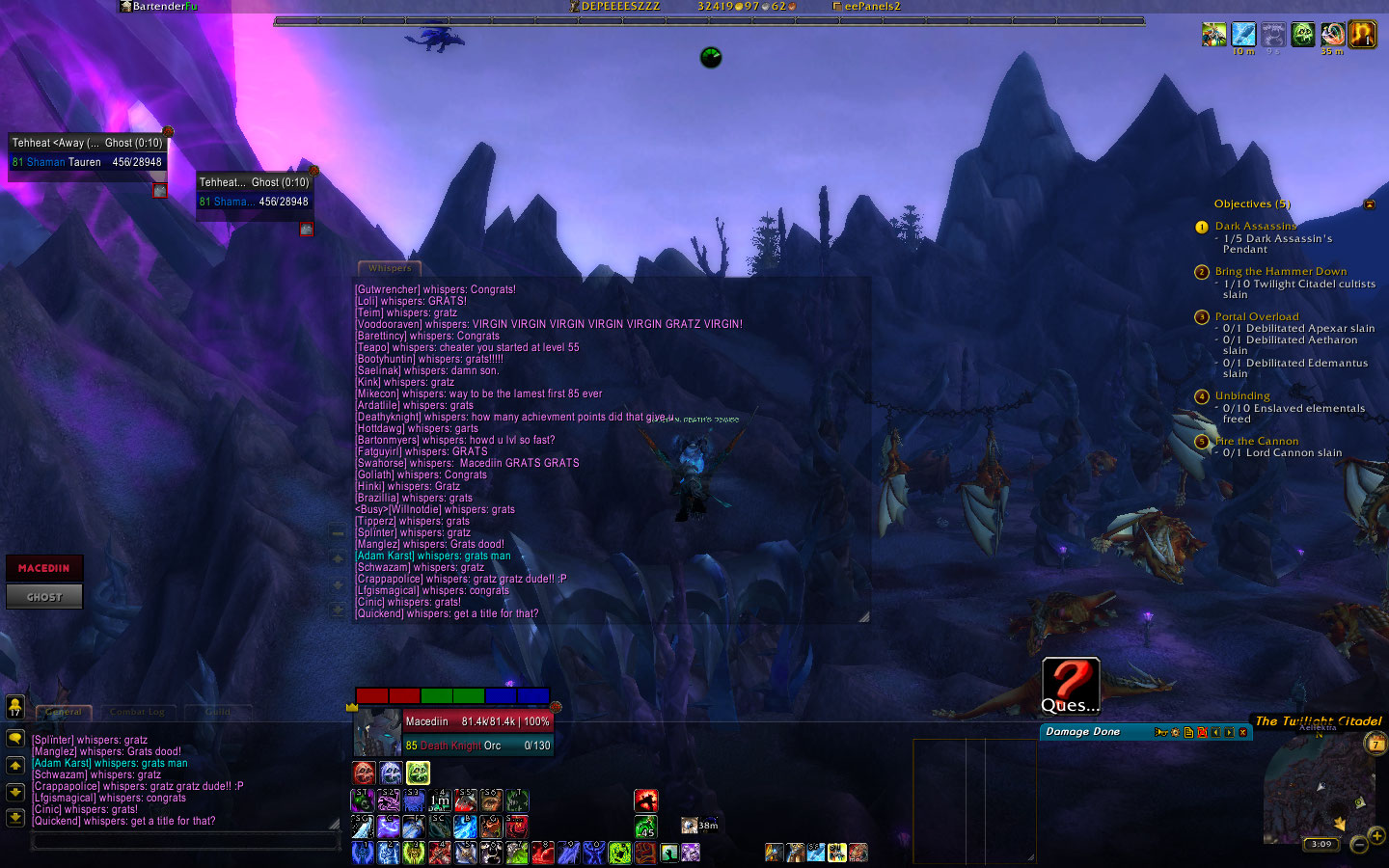The height and width of the screenshot is (868, 1389).
Task: Click the Tehheat Away Ghost target frame
Action: [x=88, y=152]
